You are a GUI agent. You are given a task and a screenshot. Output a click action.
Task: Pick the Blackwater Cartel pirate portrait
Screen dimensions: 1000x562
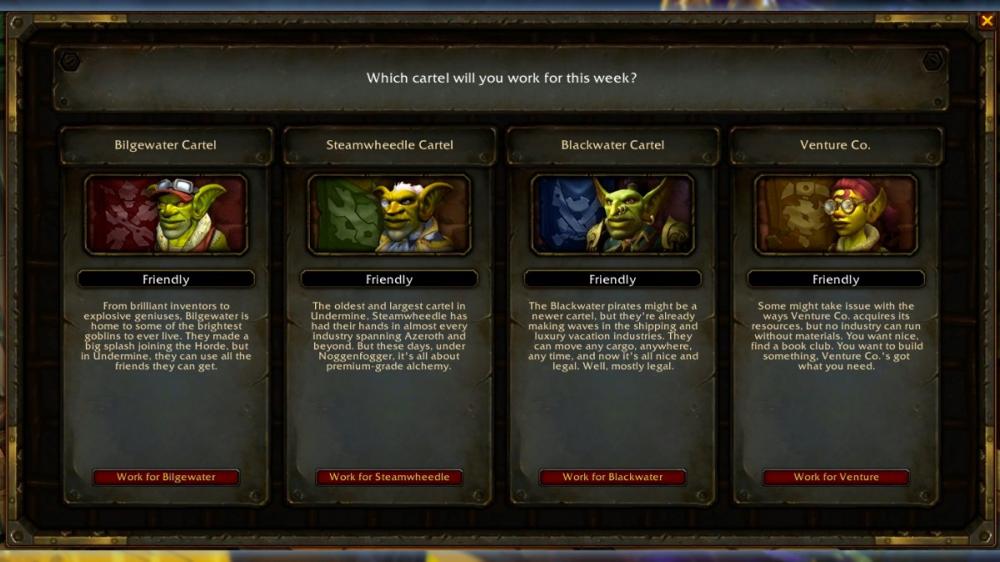(612, 215)
